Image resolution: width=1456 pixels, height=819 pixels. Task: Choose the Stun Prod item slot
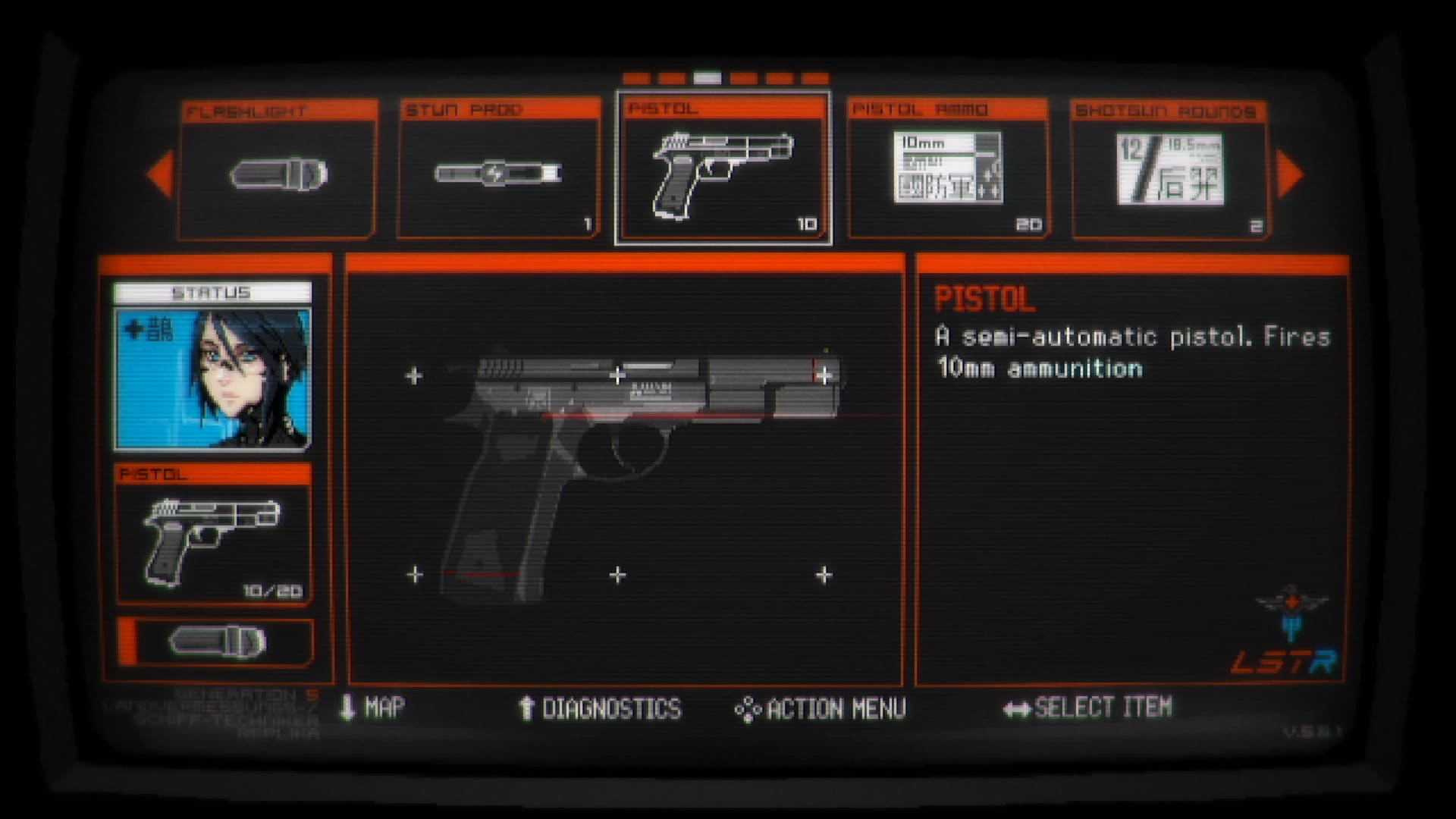click(498, 171)
